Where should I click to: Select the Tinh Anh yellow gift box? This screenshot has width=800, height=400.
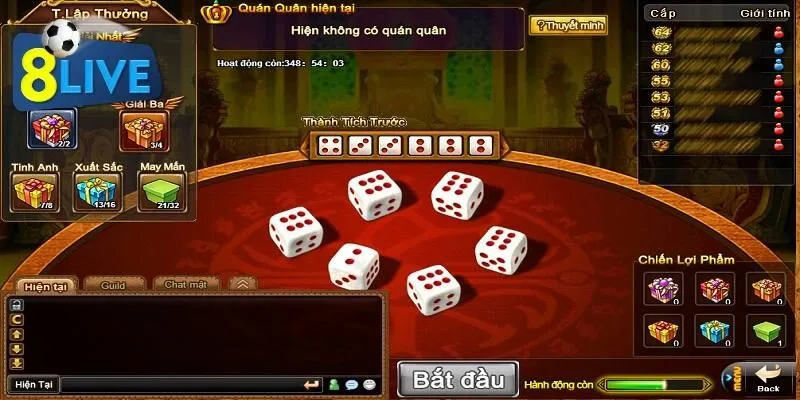pyautogui.click(x=32, y=191)
